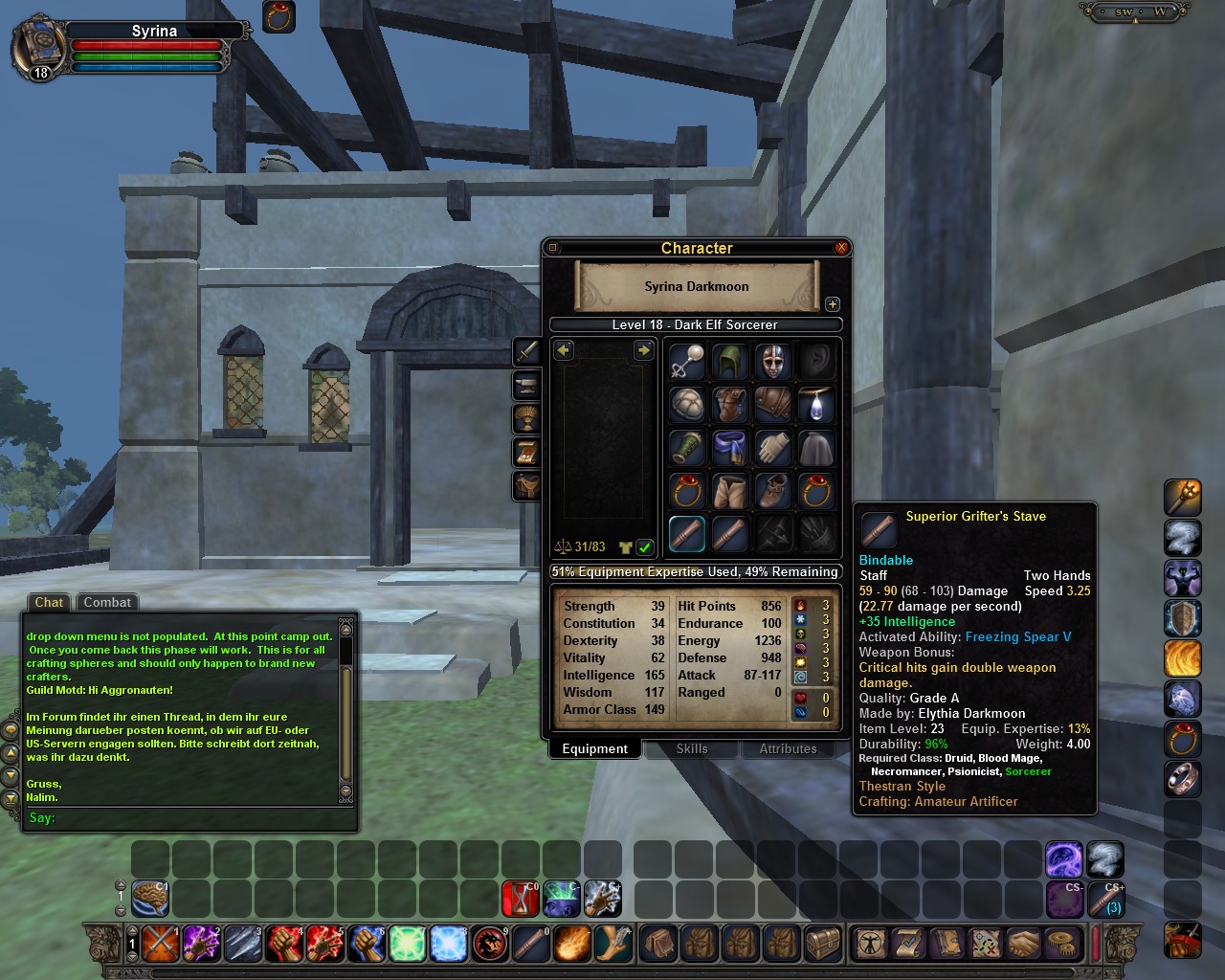Select the blue scarf equipment slot
The image size is (1225, 980).
(x=729, y=448)
